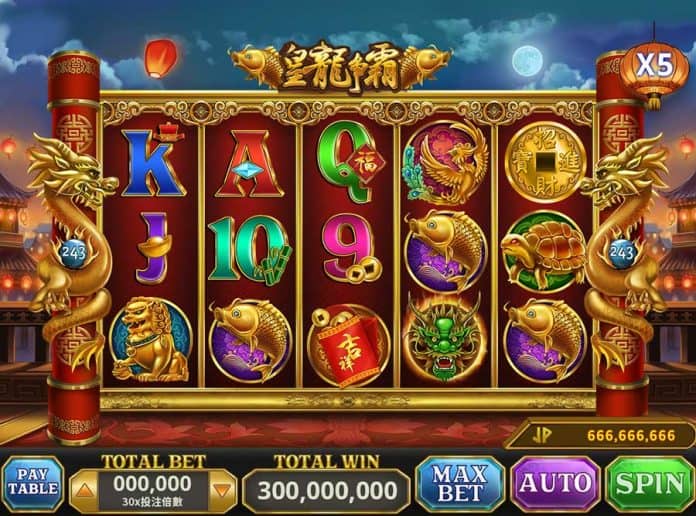This screenshot has height=516, width=696.
Task: Decrease total bet with the down arrow
Action: point(223,490)
